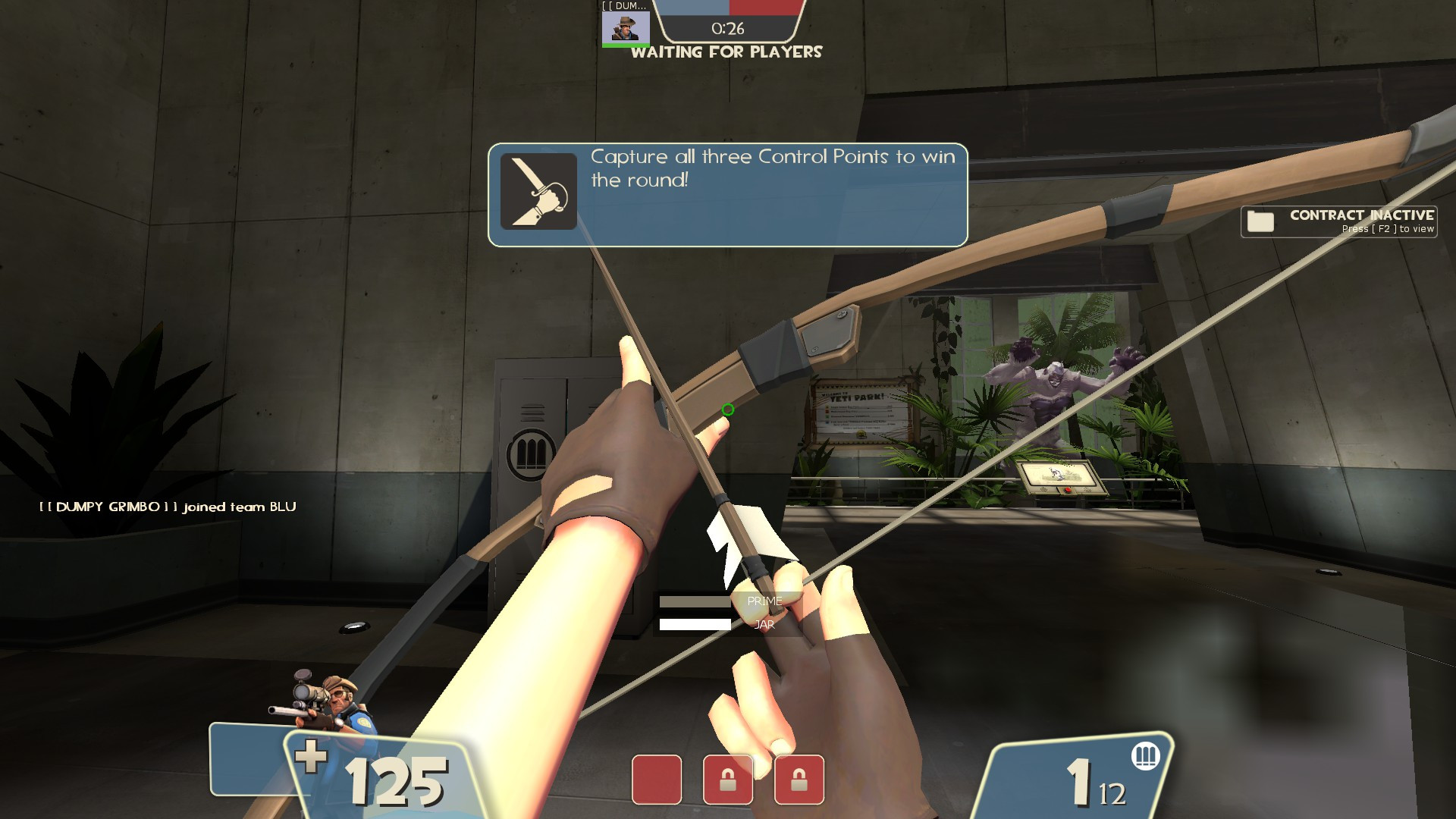
Task: Expand the objective message banner
Action: [728, 193]
